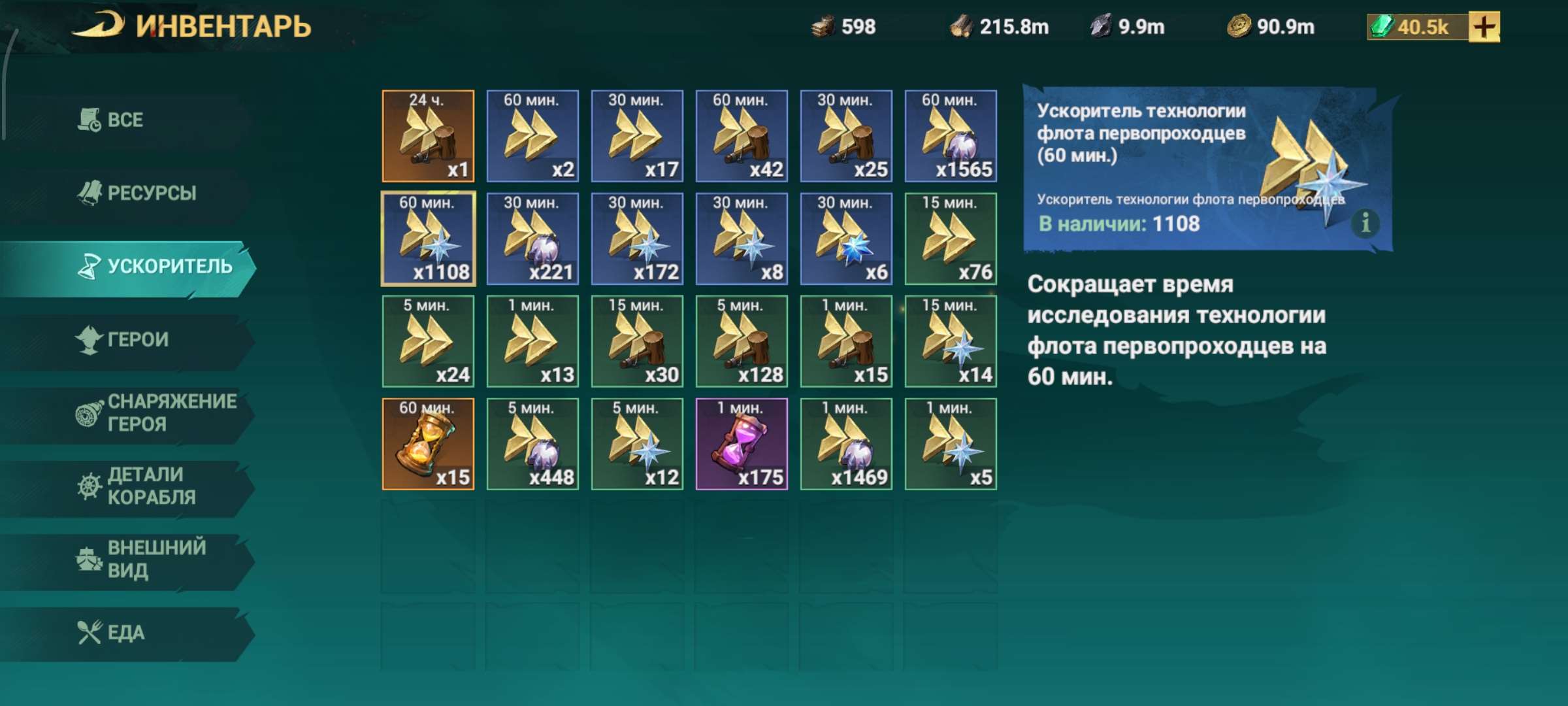Open the item info button
Screen dimensions: 1568x706
click(1365, 224)
